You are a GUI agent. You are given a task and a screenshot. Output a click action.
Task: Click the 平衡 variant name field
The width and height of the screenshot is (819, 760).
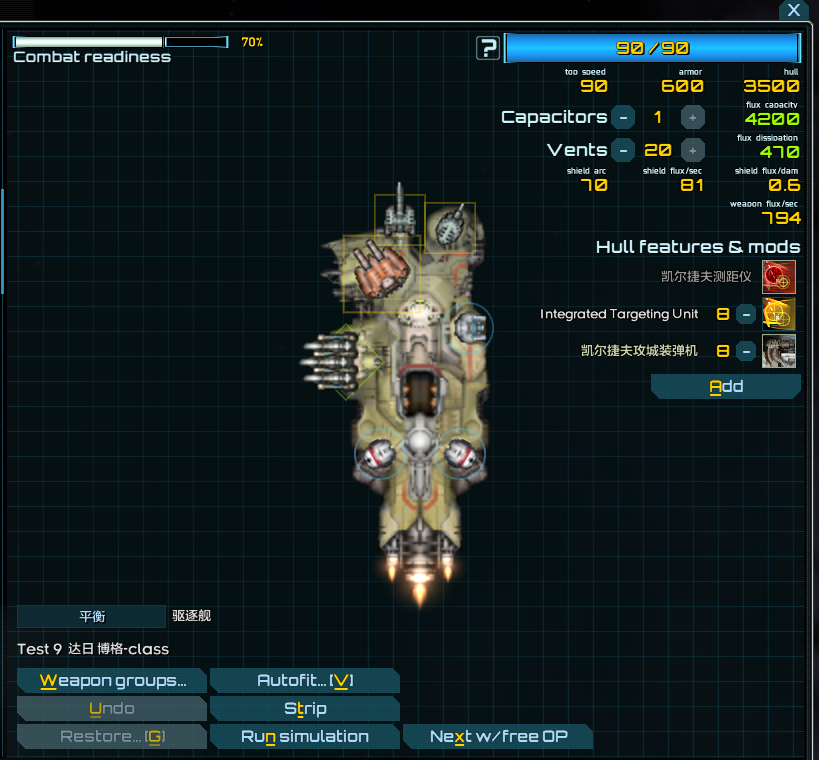91,616
